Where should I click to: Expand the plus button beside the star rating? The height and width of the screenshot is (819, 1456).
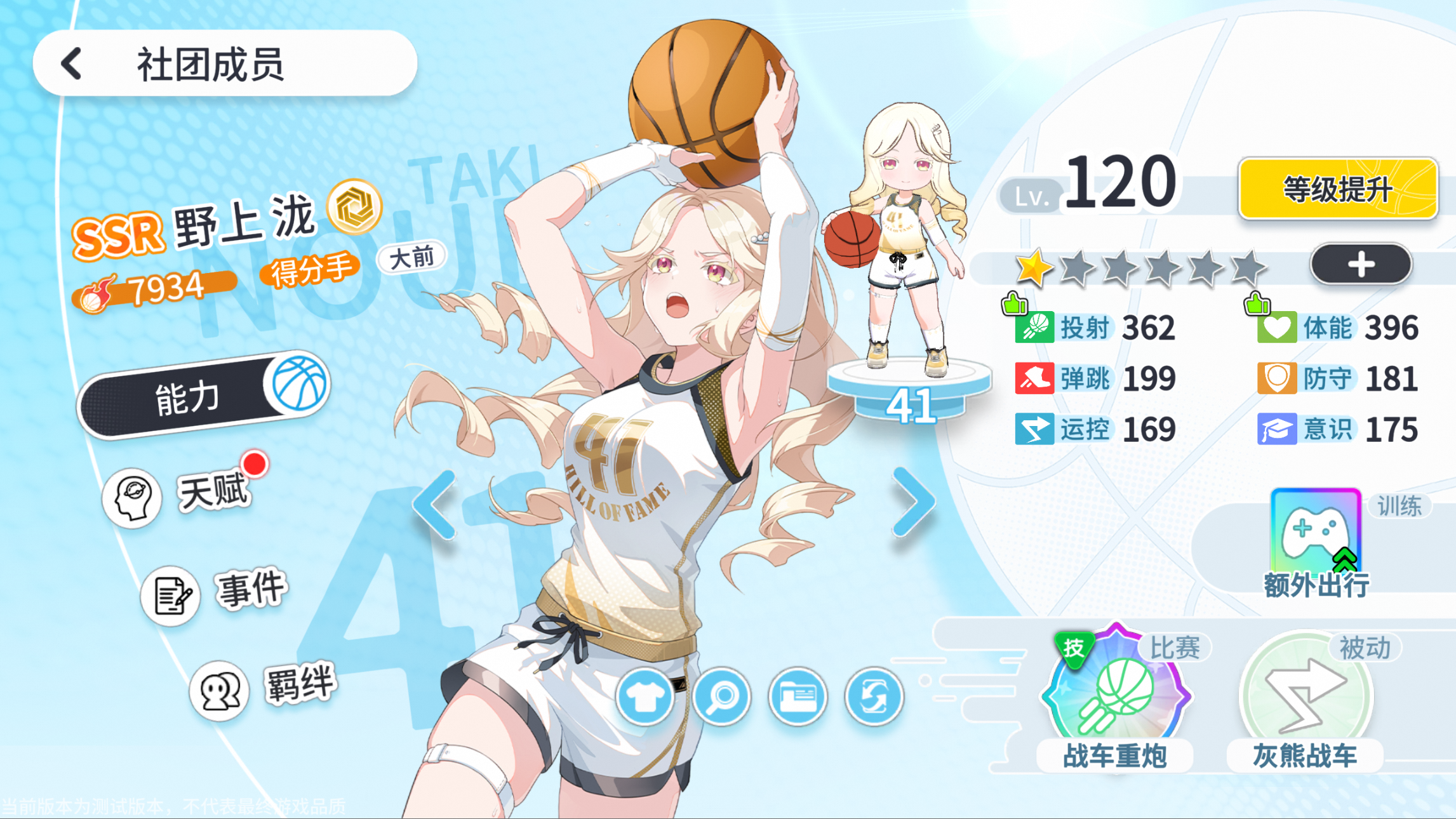(x=1360, y=266)
